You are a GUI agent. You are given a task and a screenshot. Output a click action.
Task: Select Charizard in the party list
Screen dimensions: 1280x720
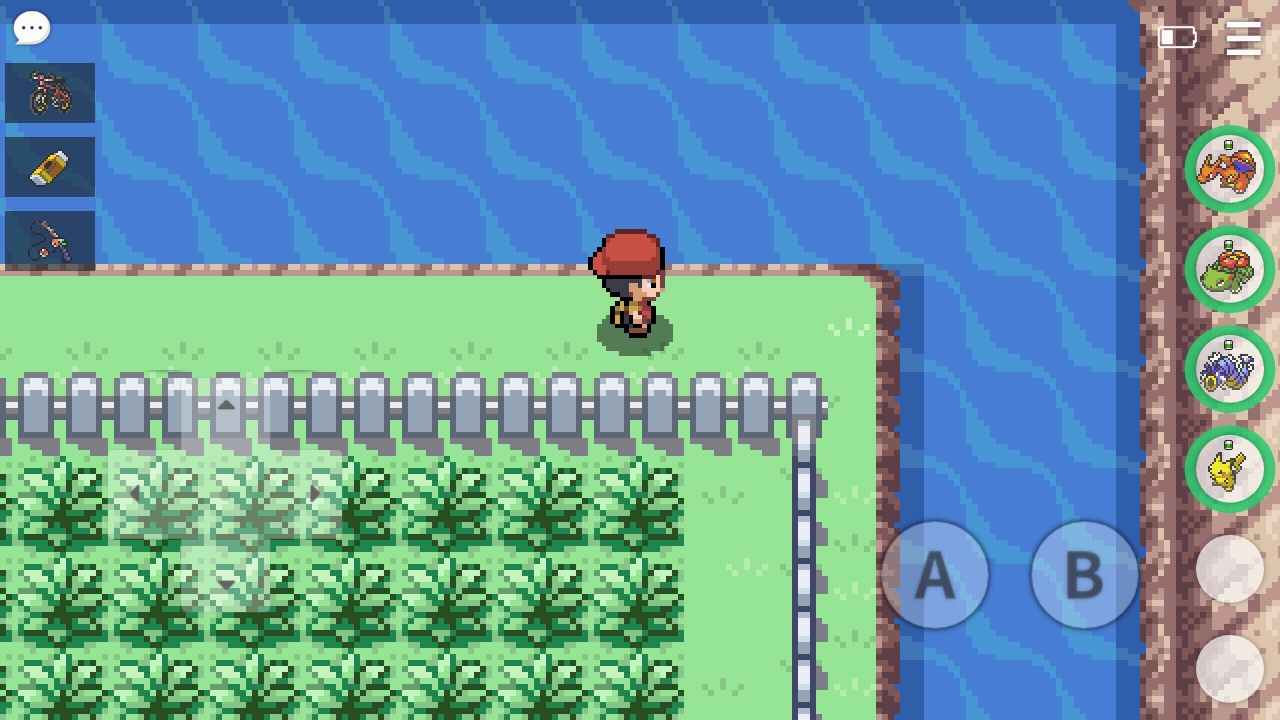tap(1229, 169)
